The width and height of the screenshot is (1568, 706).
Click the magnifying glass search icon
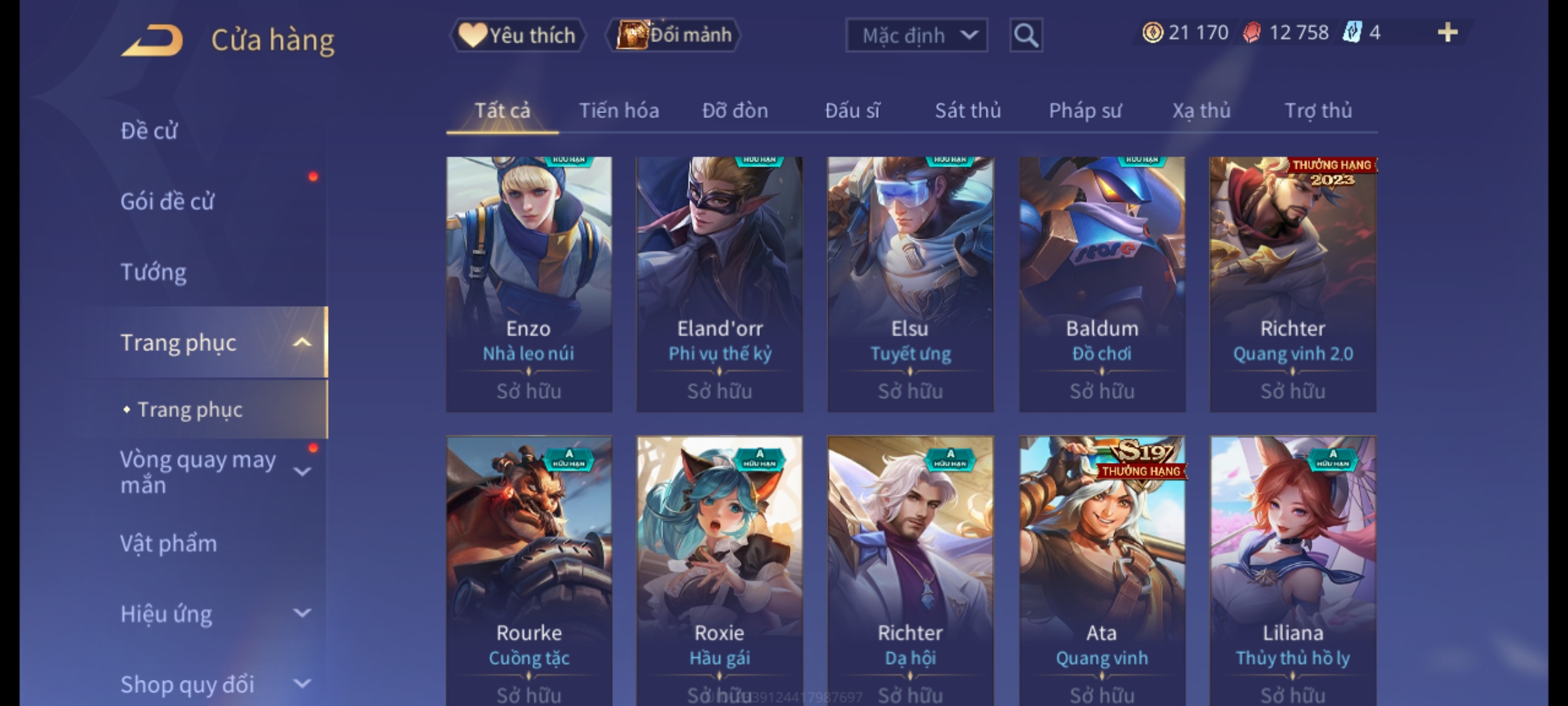[1026, 35]
